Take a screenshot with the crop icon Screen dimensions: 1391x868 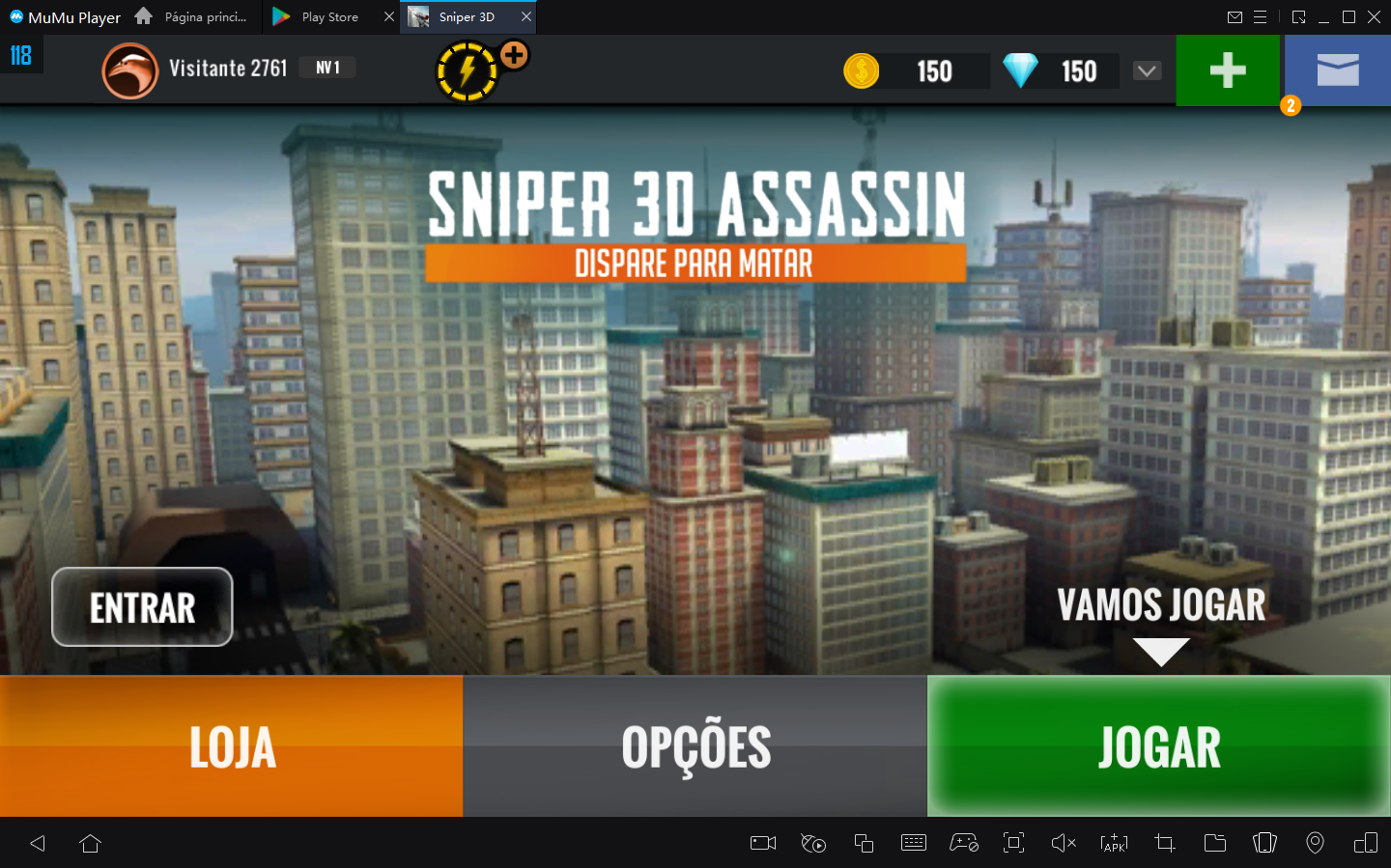tap(1164, 843)
